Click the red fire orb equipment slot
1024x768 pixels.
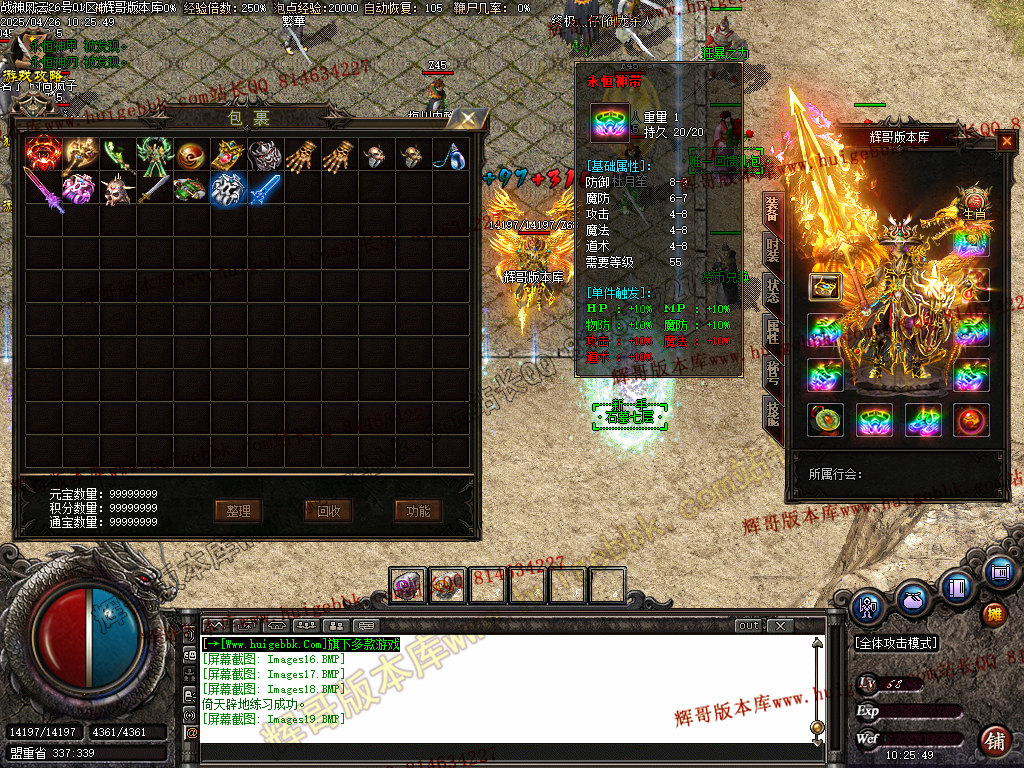pyautogui.click(x=971, y=420)
